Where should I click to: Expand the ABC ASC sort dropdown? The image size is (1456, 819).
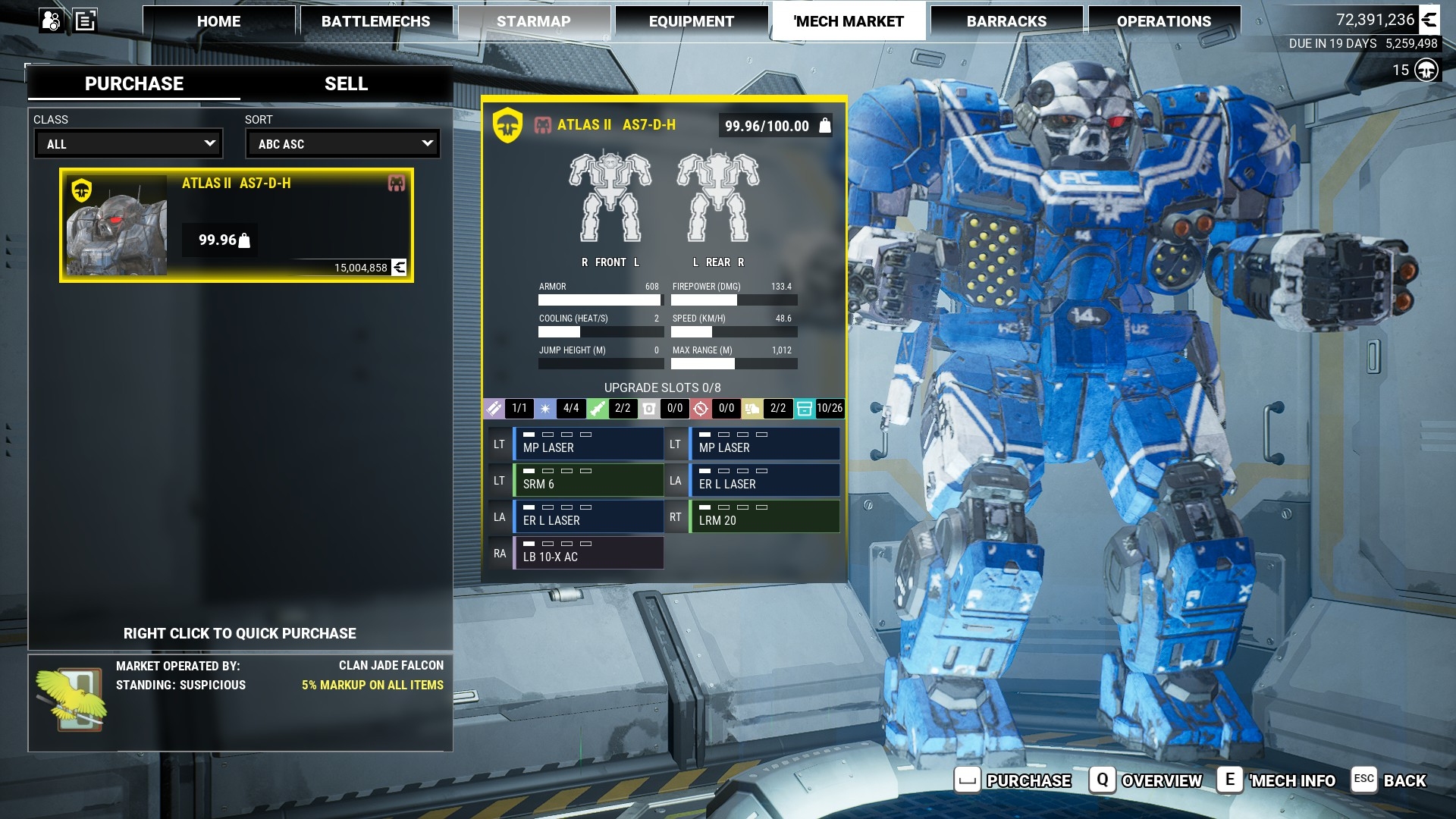click(x=343, y=143)
